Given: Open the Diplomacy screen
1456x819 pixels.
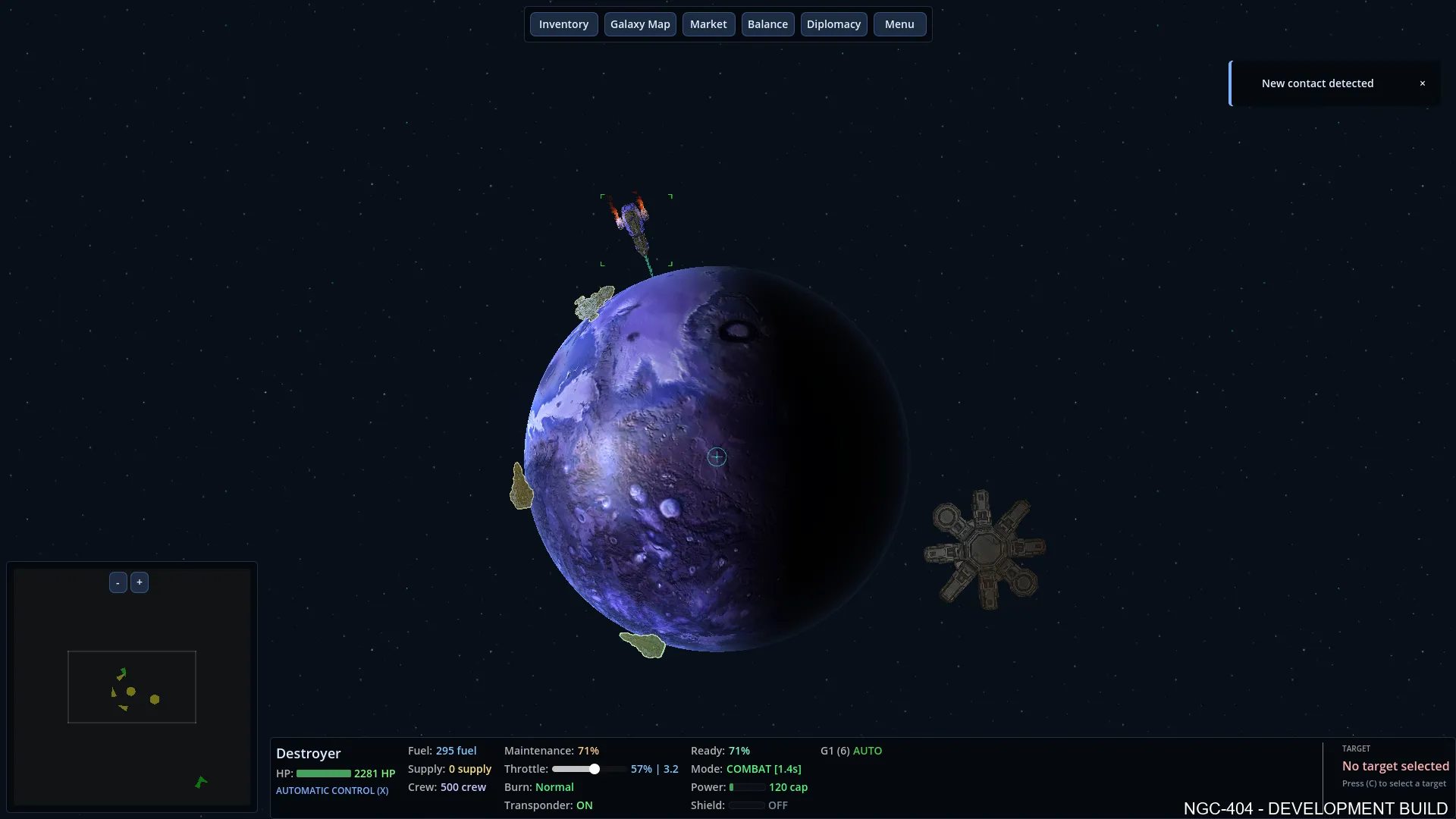Looking at the screenshot, I should [x=833, y=24].
